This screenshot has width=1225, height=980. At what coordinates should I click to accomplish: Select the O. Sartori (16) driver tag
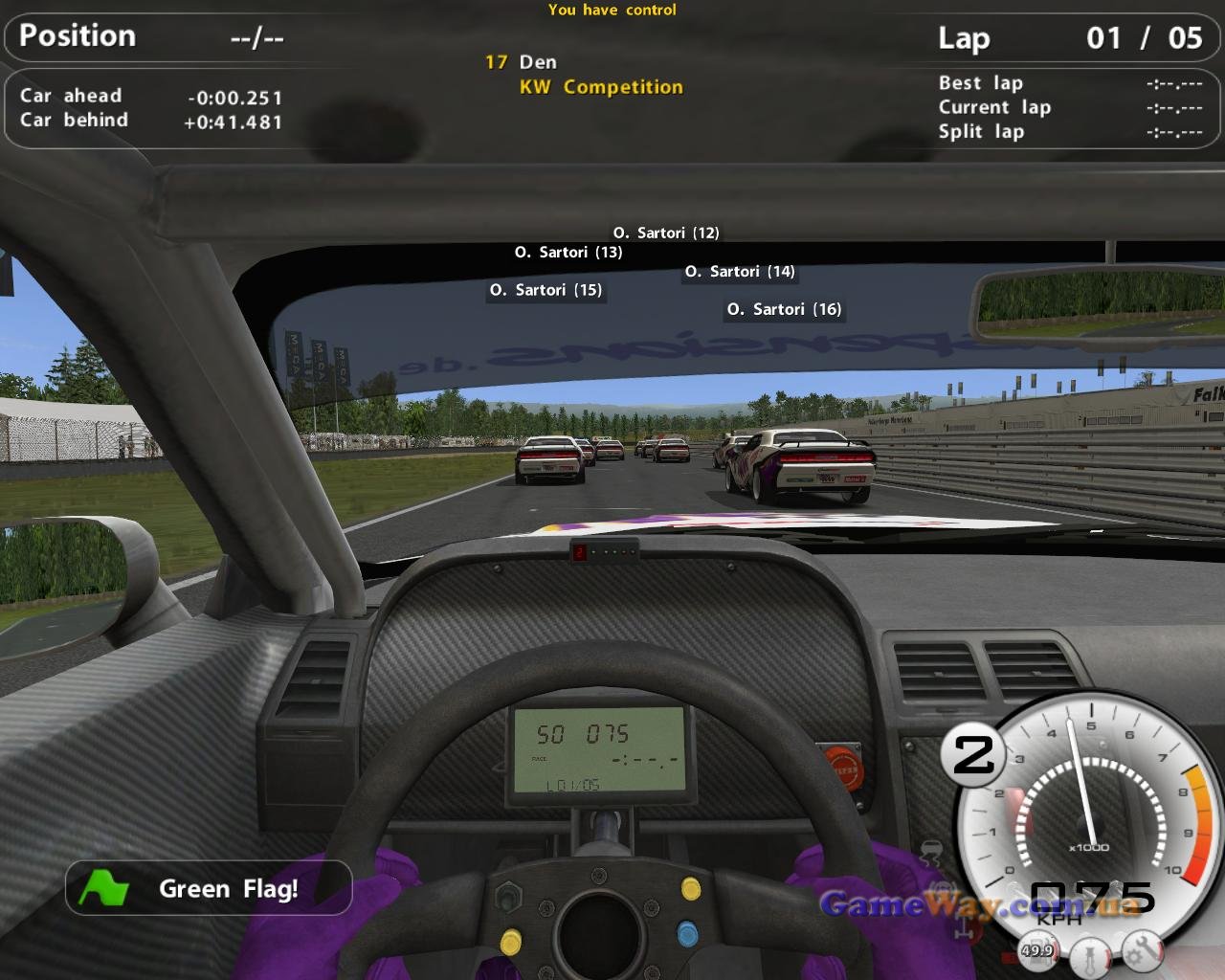tap(784, 309)
